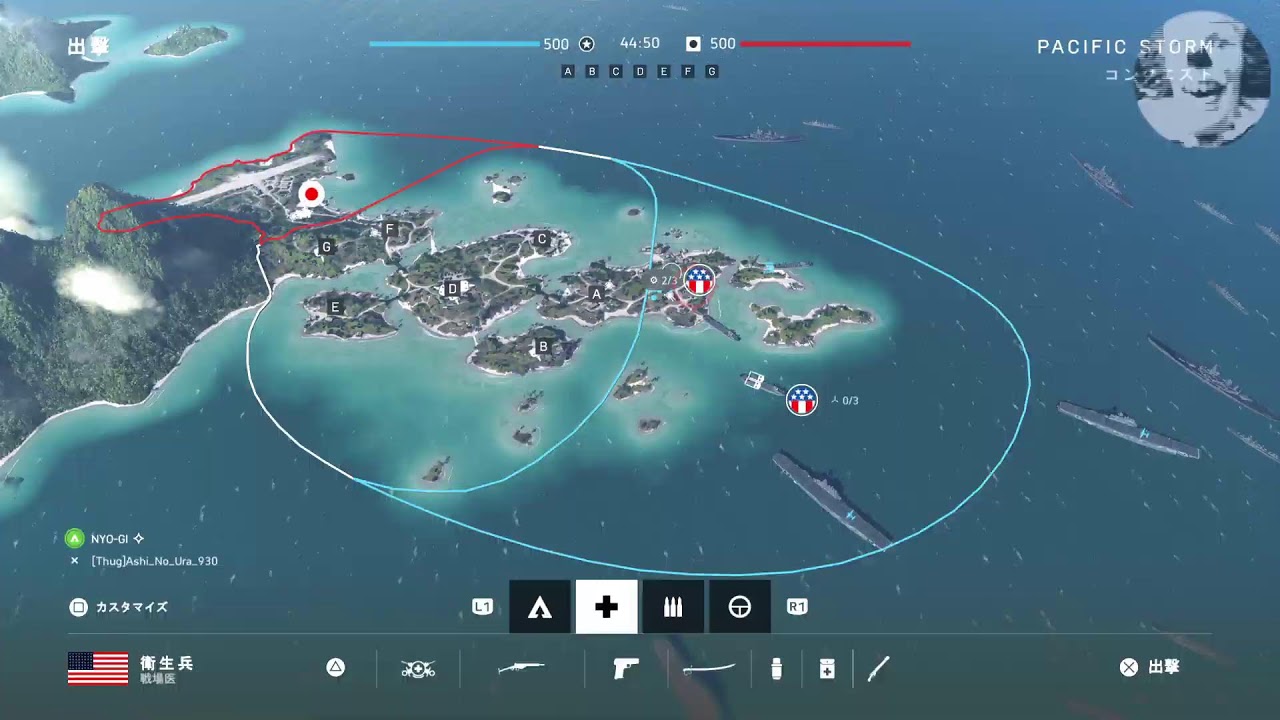Viewport: 1280px width, 720px height.
Task: Select squadmate [Thug]Ashi_No_Ura_930 in squad list
Action: pyautogui.click(x=154, y=561)
